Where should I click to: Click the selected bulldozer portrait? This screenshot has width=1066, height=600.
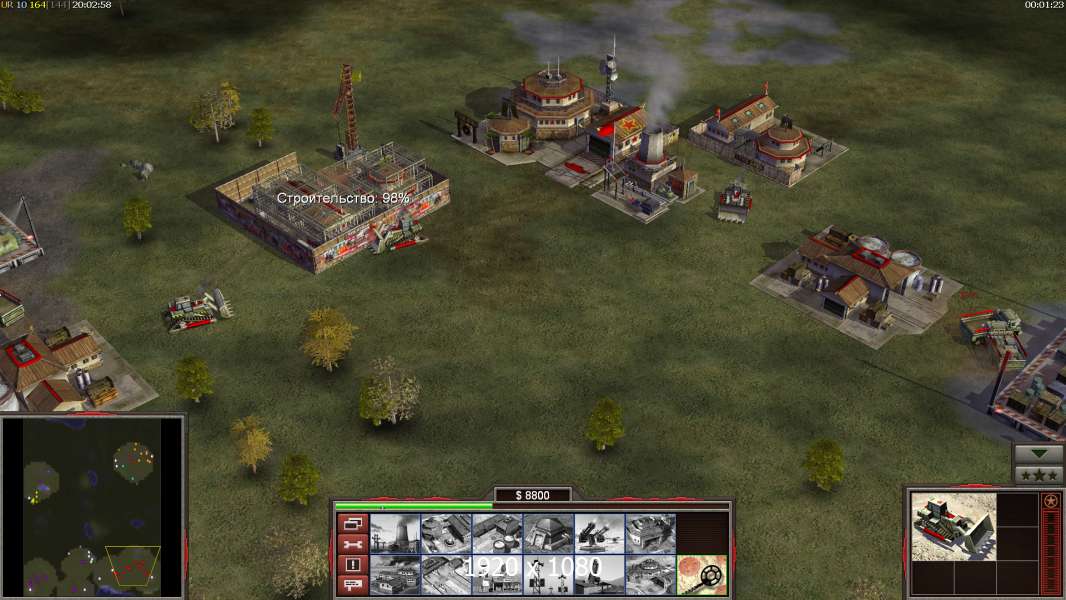click(954, 526)
